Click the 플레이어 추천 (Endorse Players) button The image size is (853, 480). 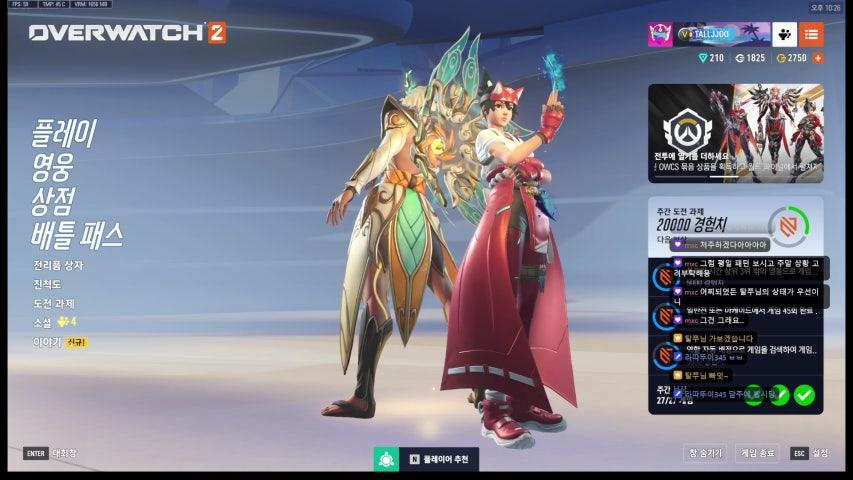pos(426,459)
